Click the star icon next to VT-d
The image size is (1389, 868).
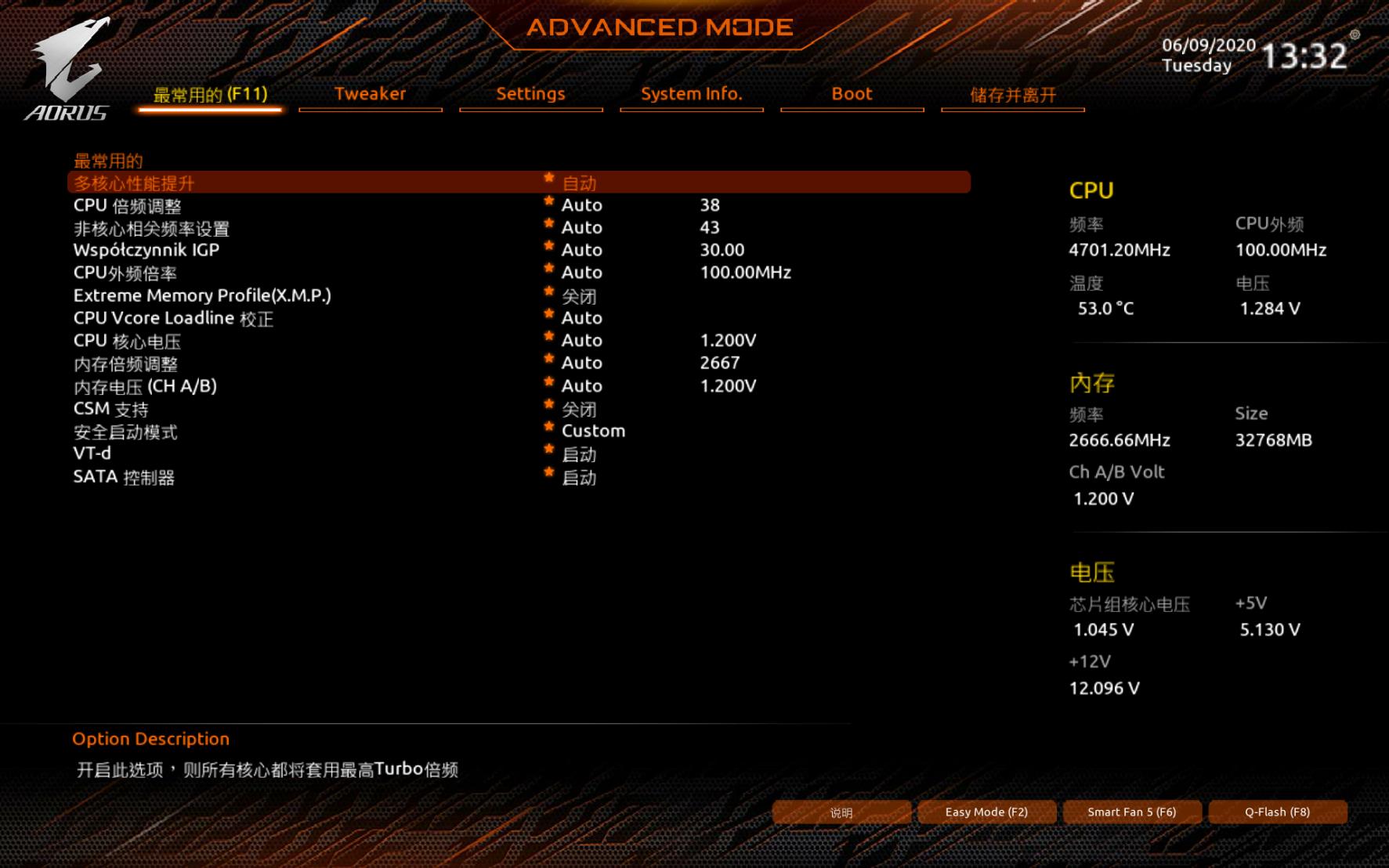(548, 451)
